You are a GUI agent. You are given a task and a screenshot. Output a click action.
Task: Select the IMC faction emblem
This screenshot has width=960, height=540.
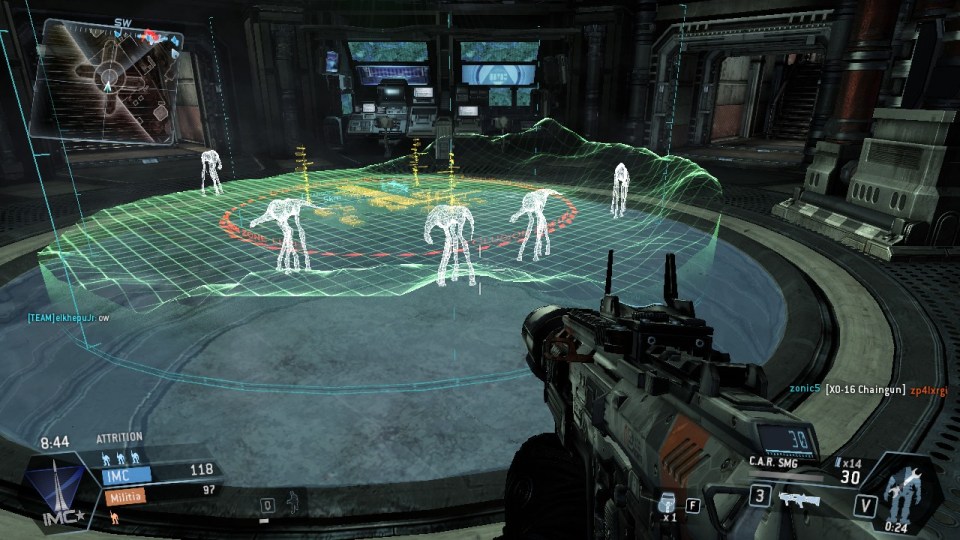pyautogui.click(x=54, y=491)
